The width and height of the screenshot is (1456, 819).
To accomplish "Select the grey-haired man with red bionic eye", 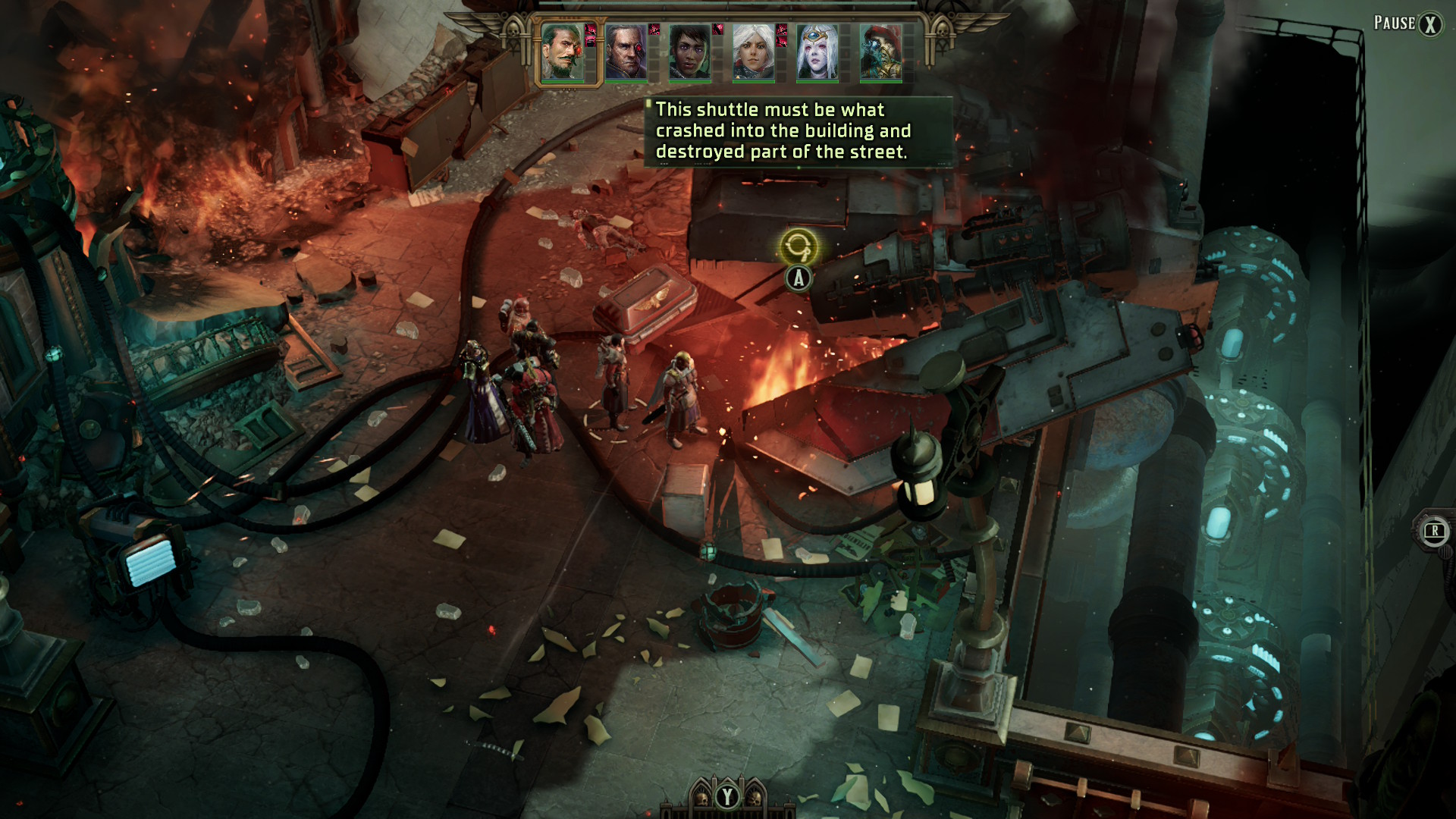I will point(626,52).
